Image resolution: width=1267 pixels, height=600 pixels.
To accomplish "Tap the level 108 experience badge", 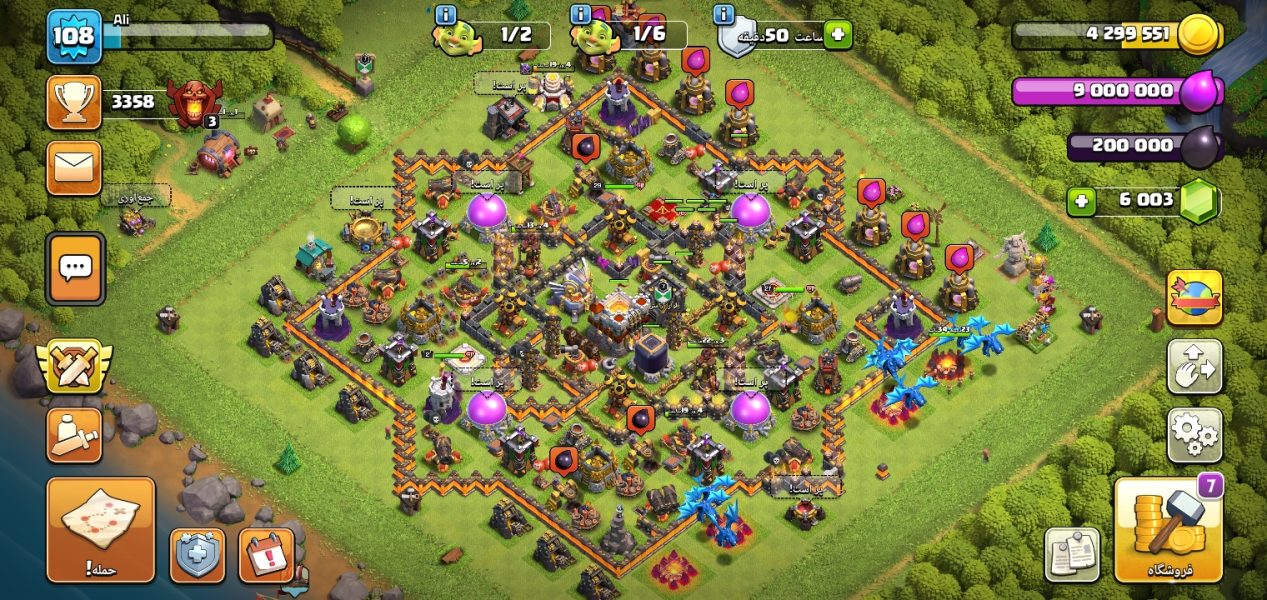I will pyautogui.click(x=74, y=37).
